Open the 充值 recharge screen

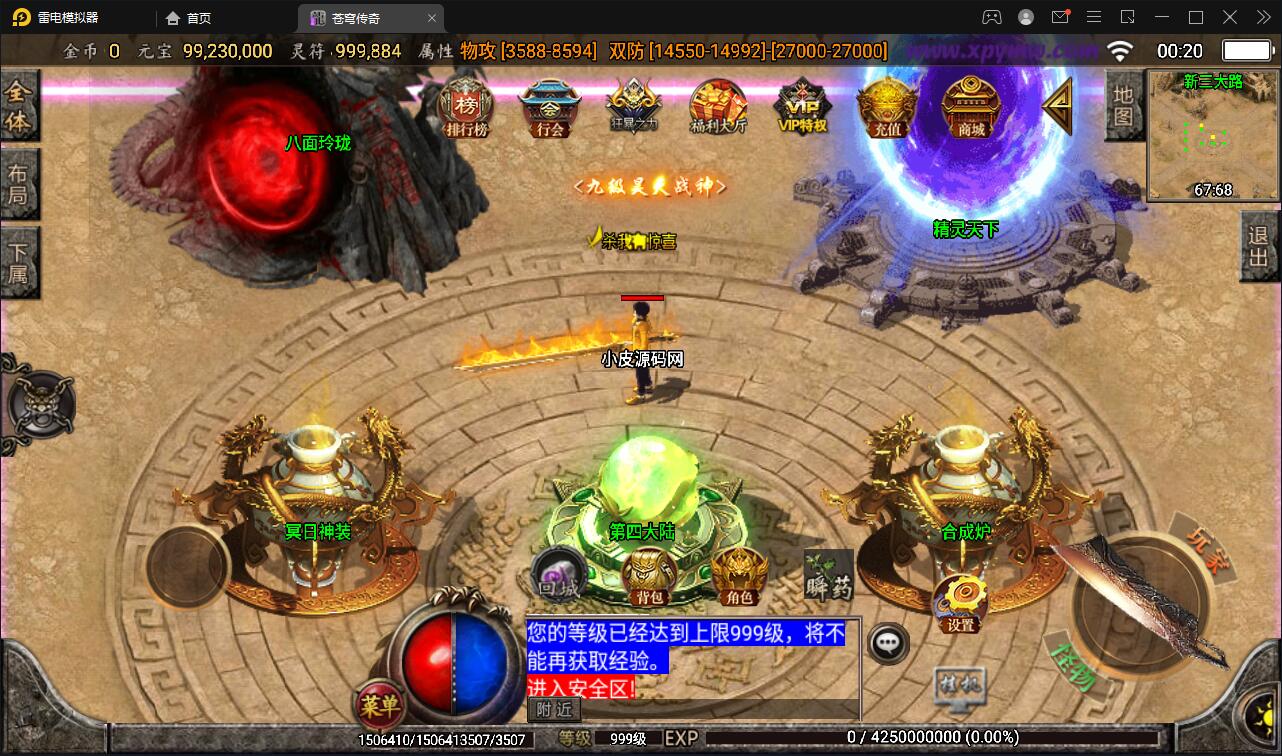(887, 108)
